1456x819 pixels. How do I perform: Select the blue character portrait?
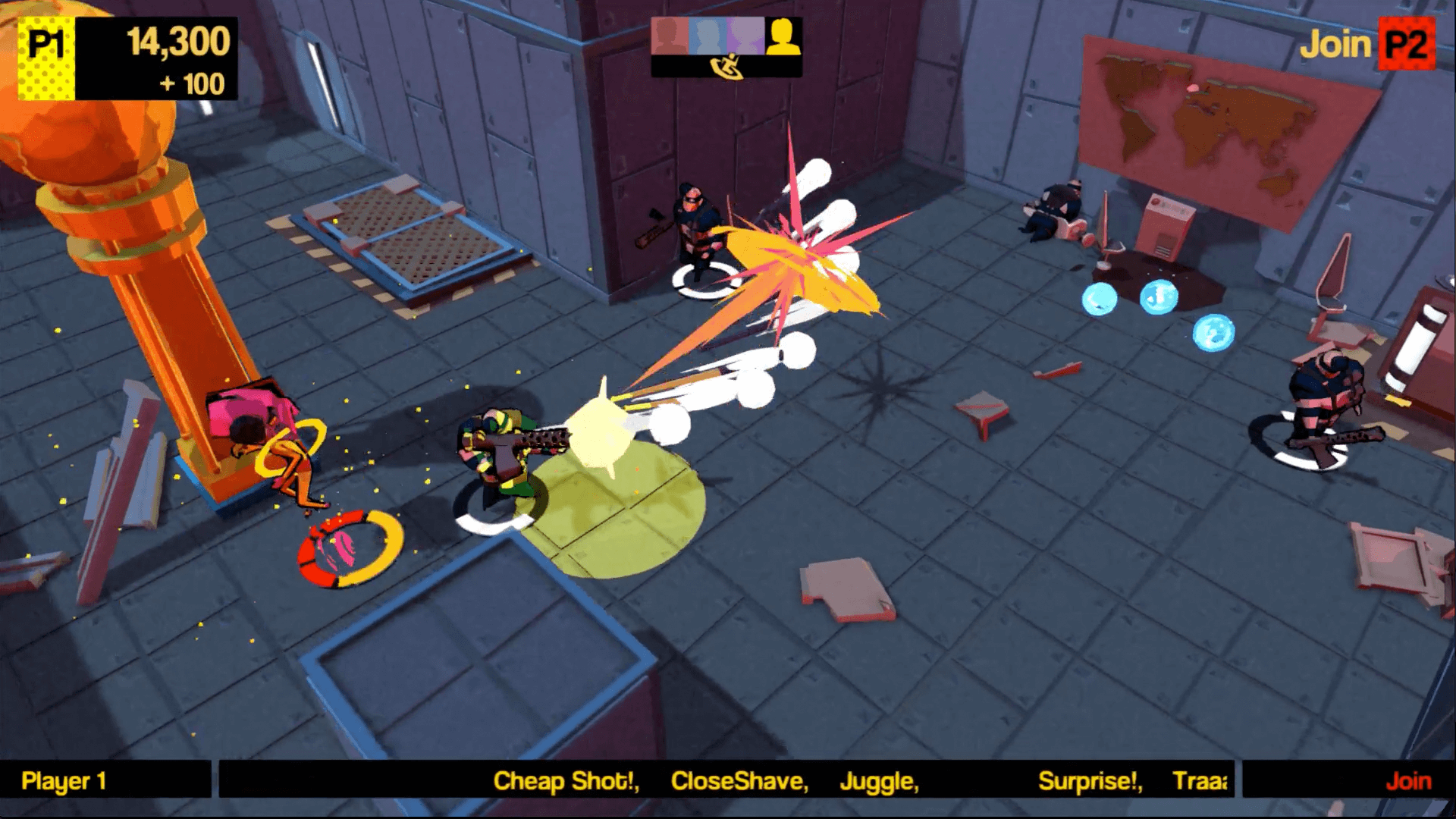pyautogui.click(x=708, y=36)
